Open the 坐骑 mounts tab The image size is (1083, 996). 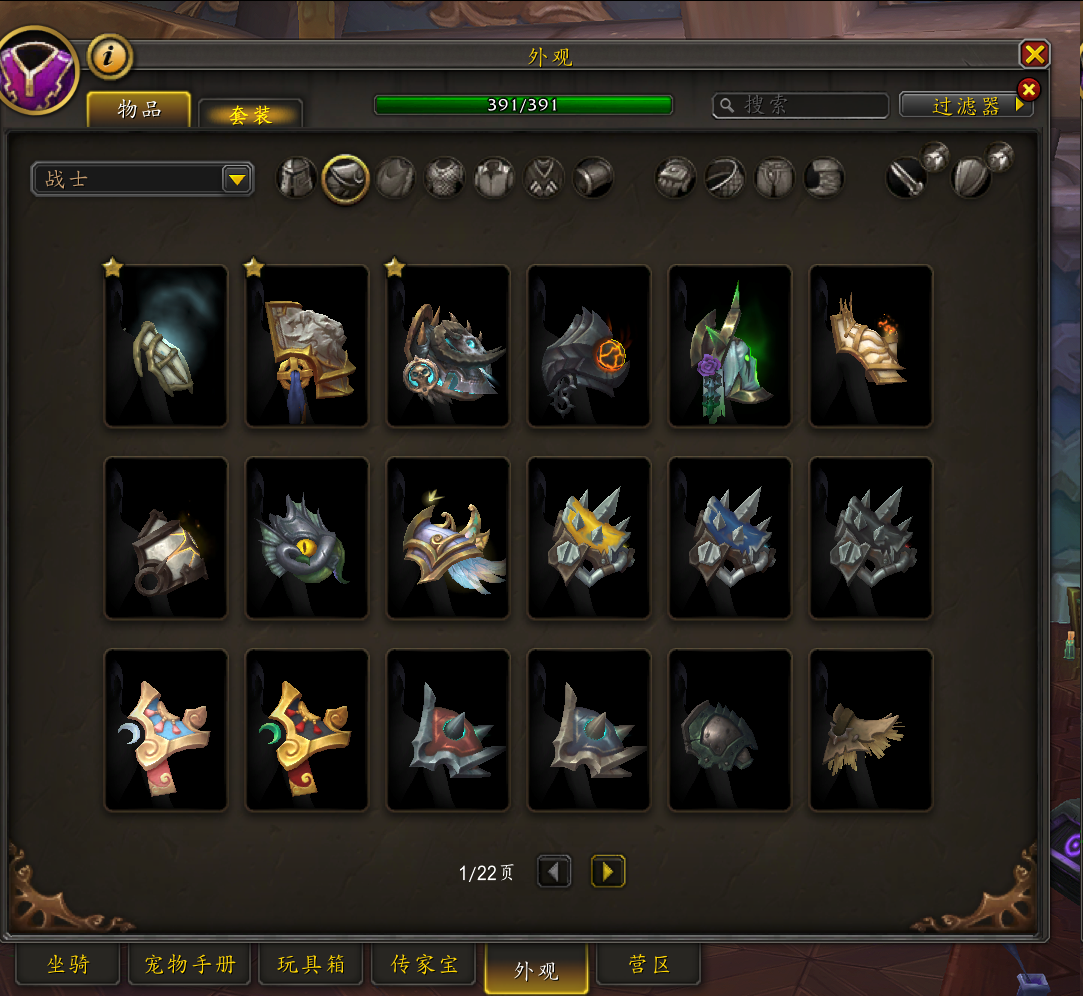point(68,965)
